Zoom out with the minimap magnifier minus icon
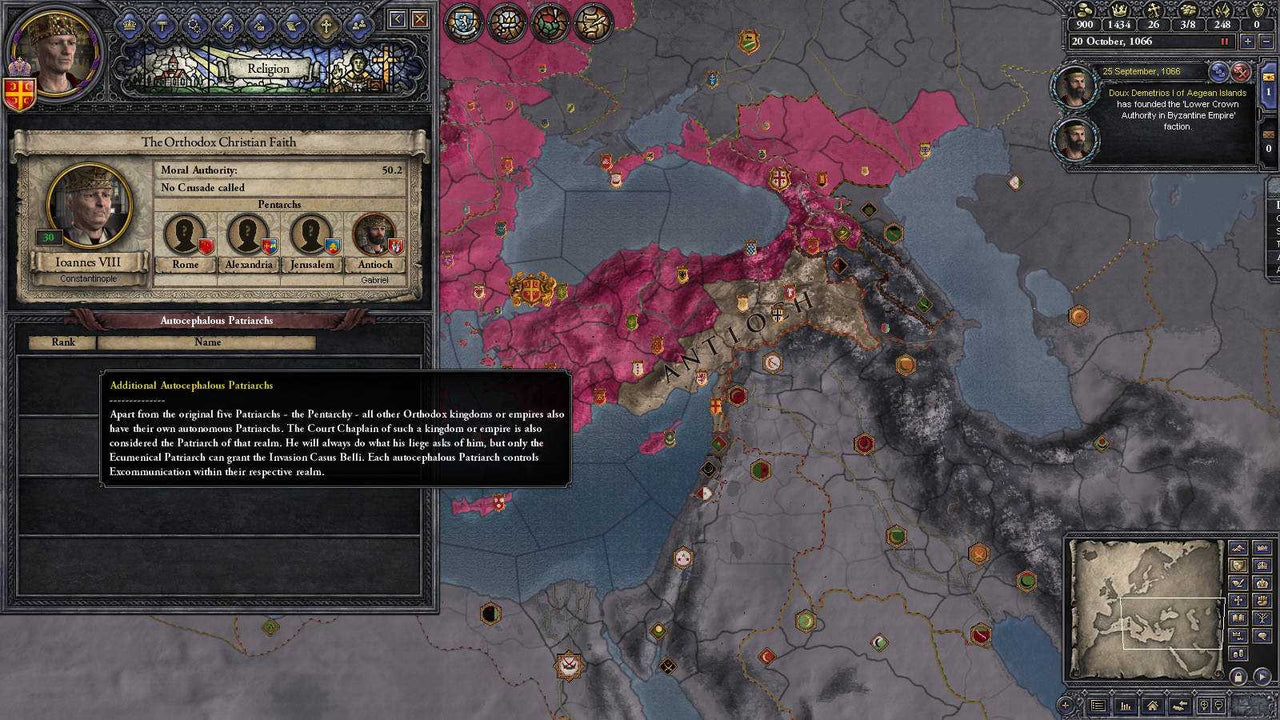Screen dimensions: 1280x720 [1219, 705]
